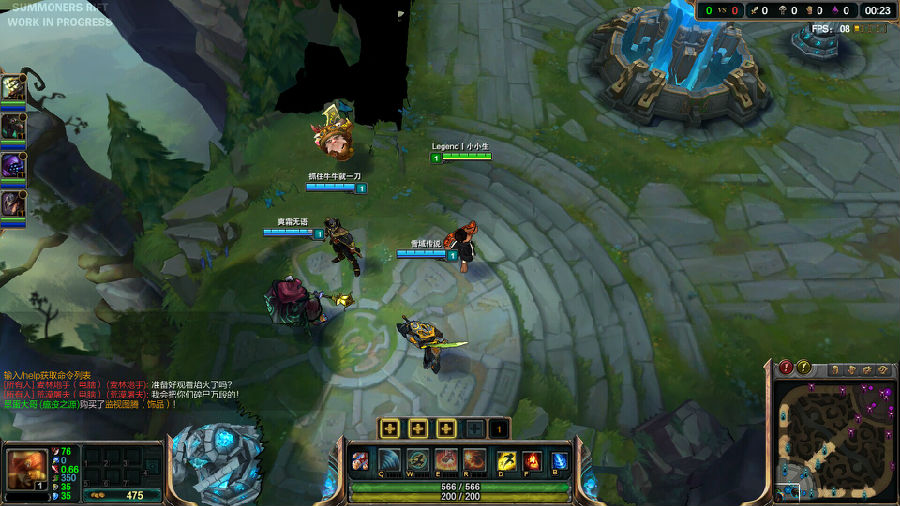Select the top teammate portrait
Viewport: 900px width, 506px height.
13,87
